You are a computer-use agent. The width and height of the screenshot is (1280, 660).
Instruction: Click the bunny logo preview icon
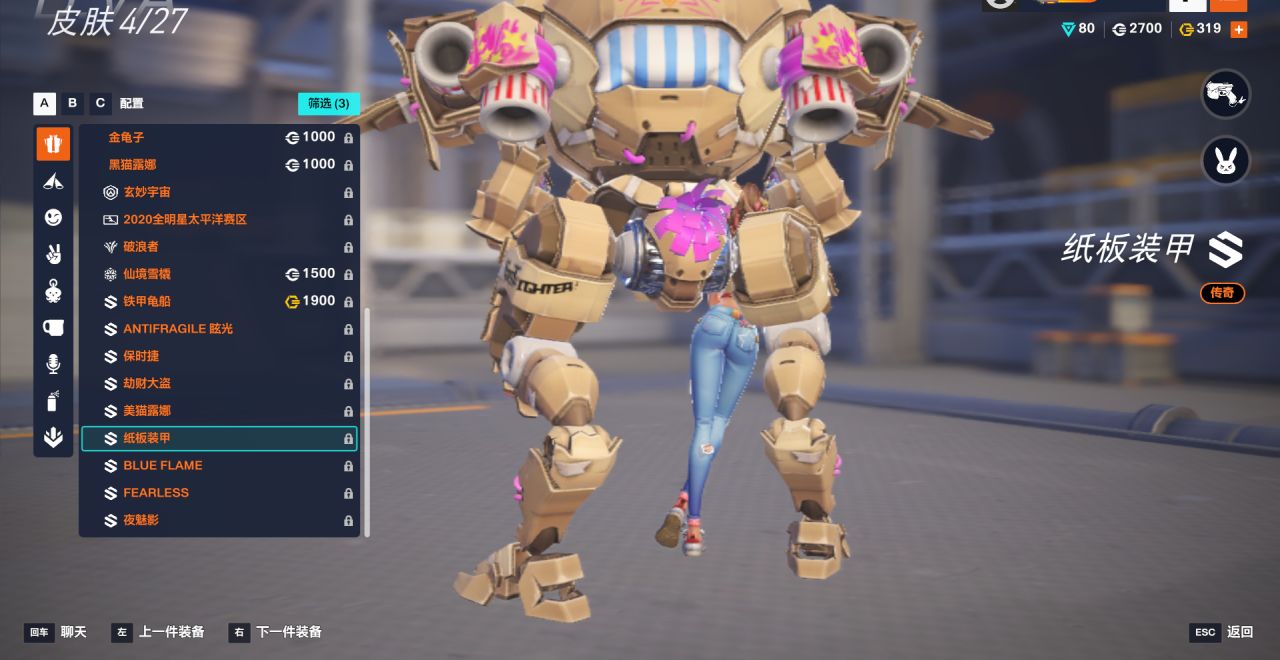1225,161
